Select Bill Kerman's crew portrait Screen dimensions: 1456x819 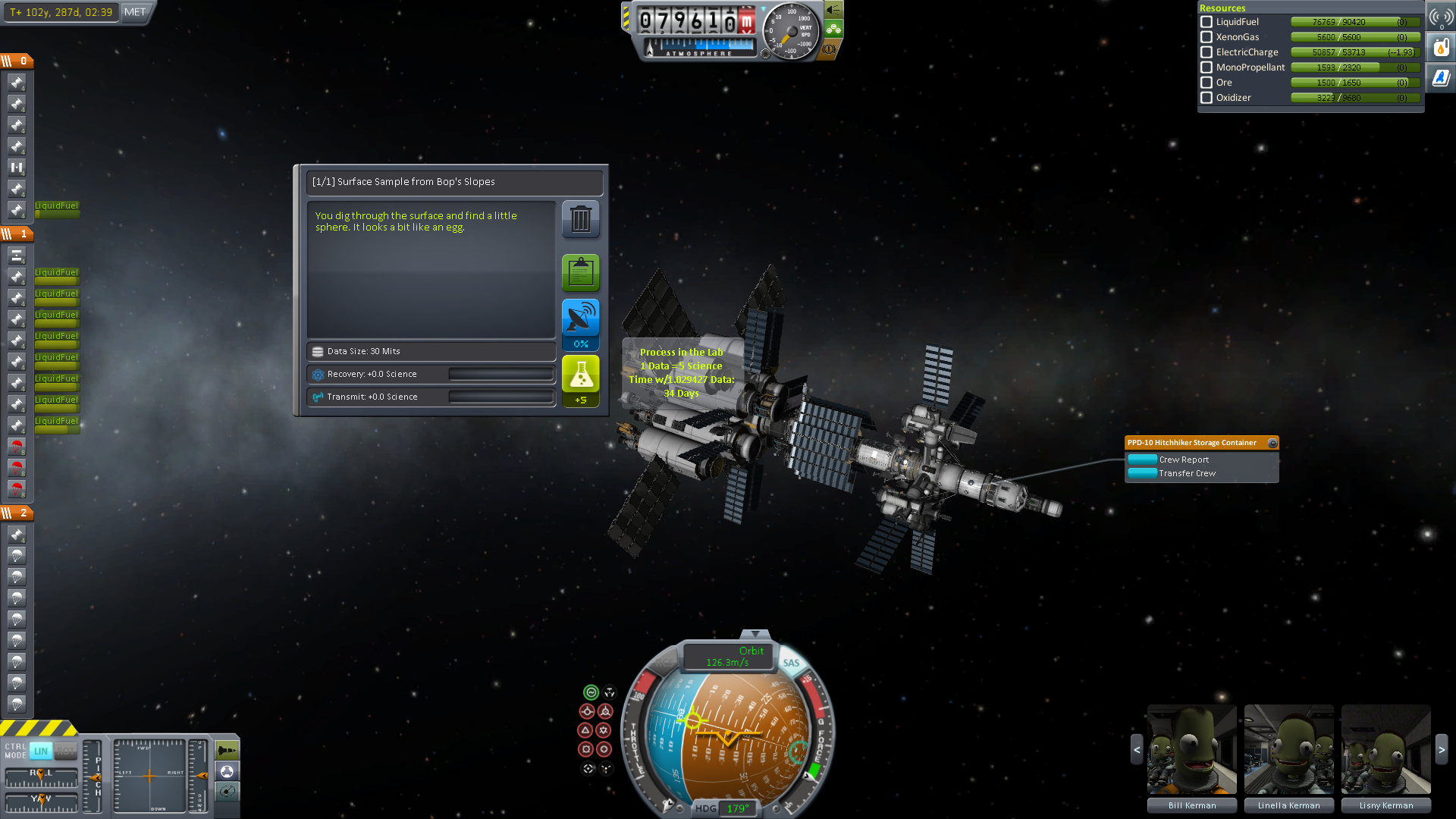click(x=1191, y=749)
